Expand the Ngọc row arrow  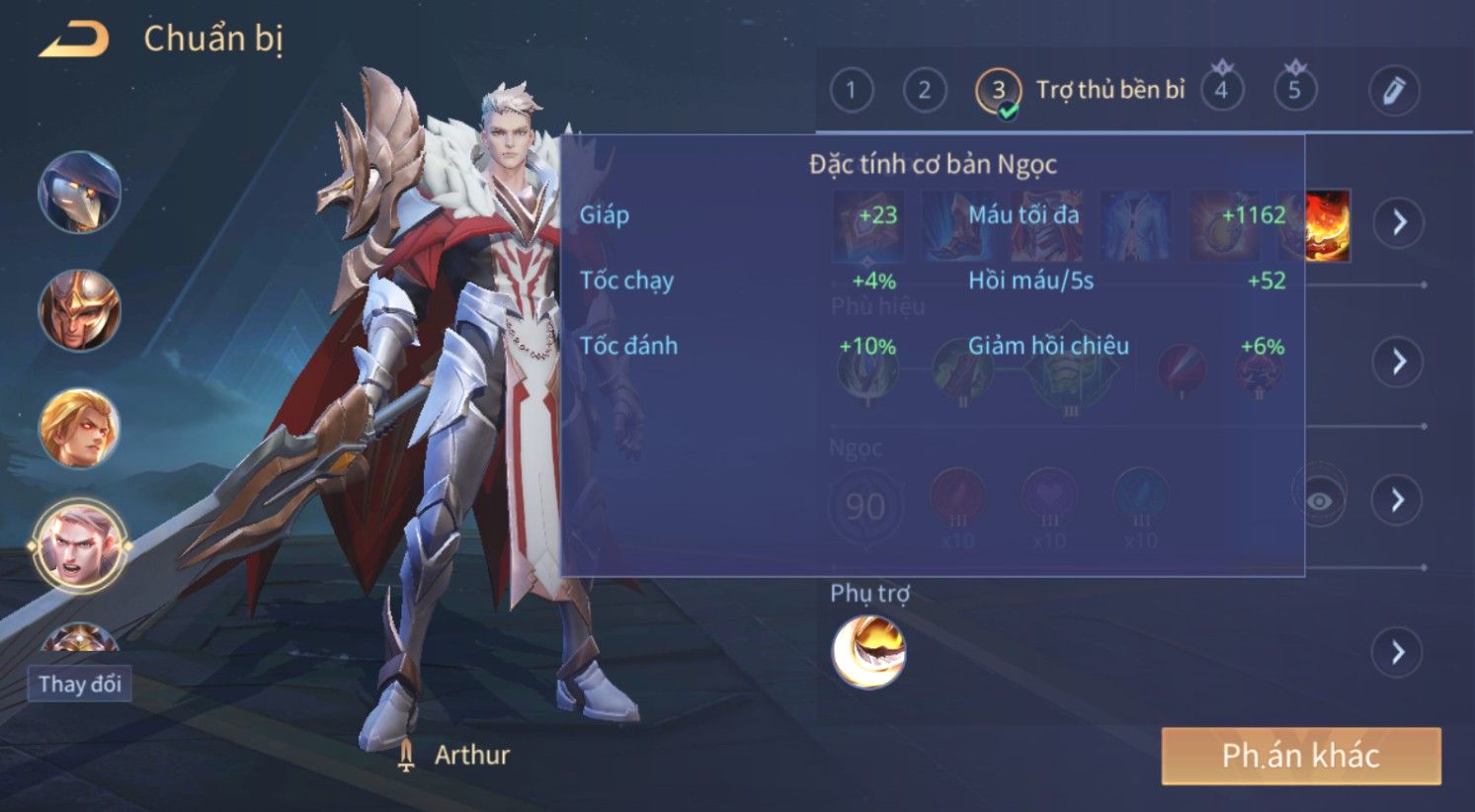pos(1398,500)
